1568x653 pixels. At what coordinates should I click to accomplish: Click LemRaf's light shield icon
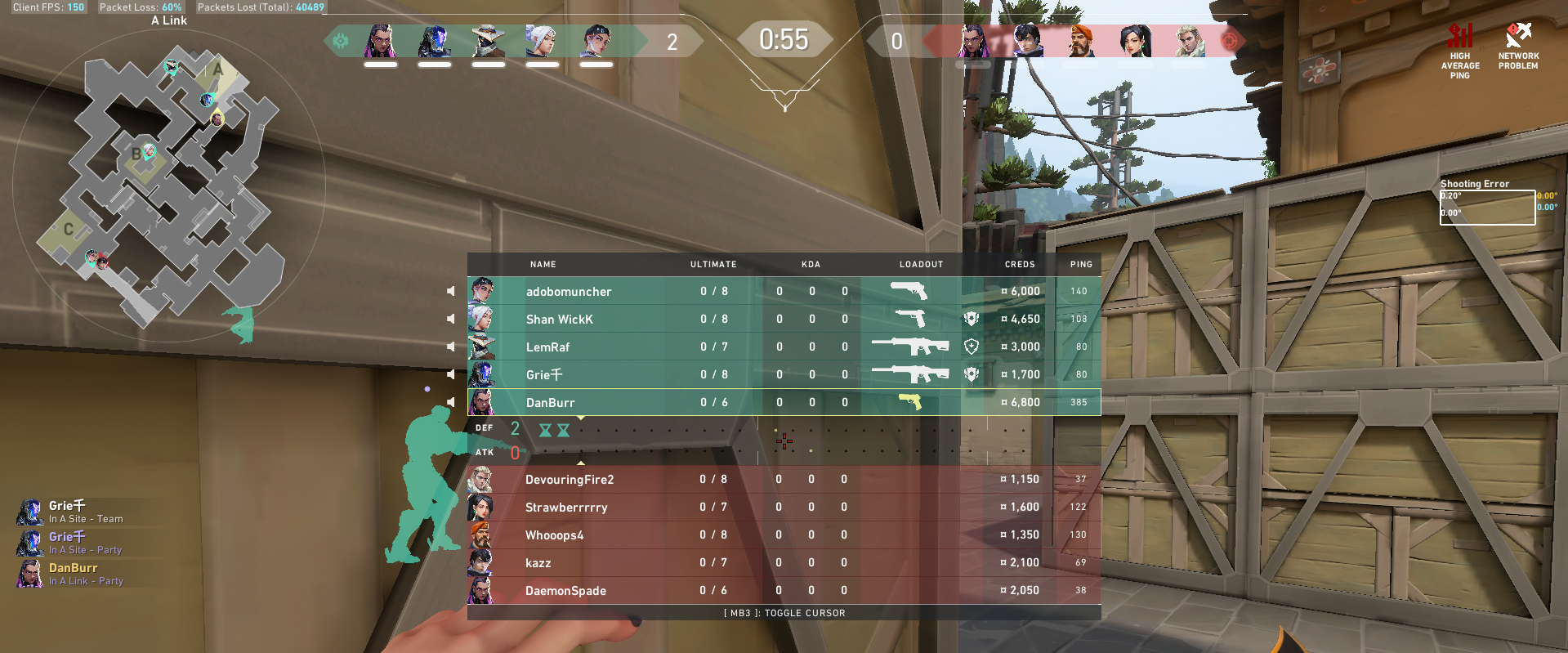[970, 347]
